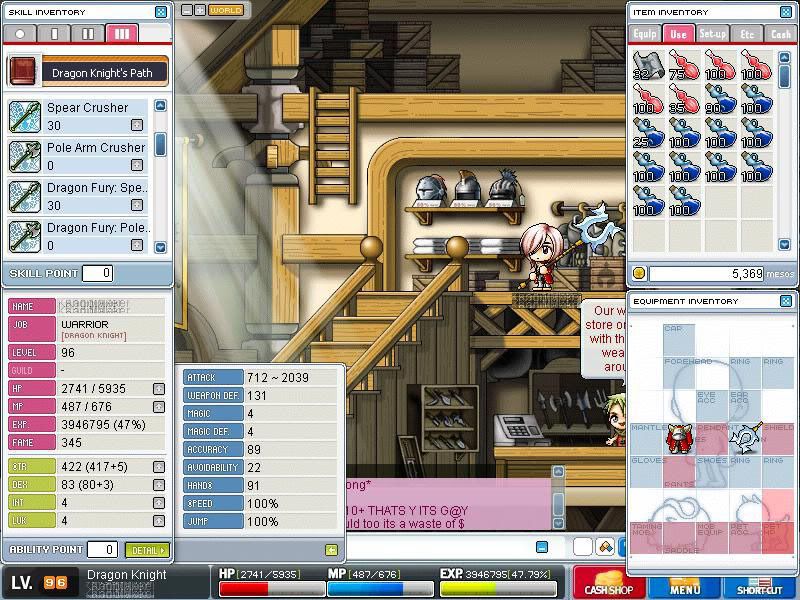Switch to the Equip inventory tab
Viewport: 800px width, 600px height.
645,33
